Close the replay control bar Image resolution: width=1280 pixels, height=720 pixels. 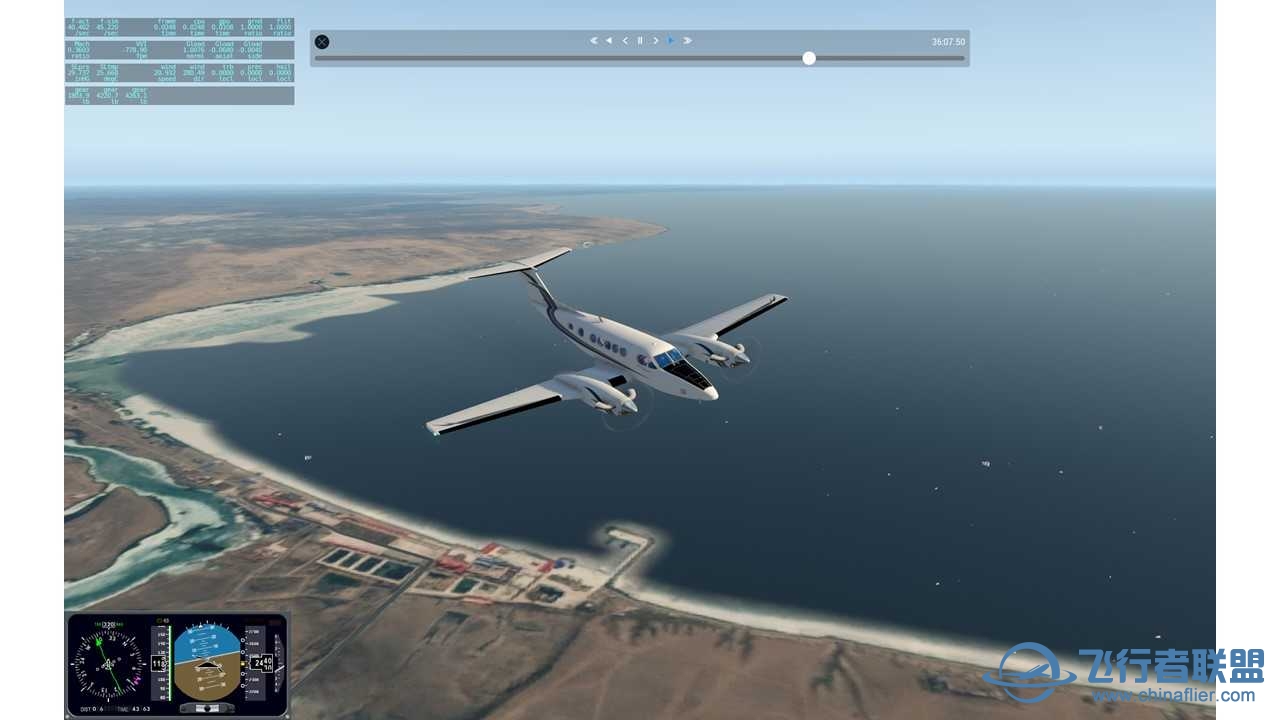322,42
